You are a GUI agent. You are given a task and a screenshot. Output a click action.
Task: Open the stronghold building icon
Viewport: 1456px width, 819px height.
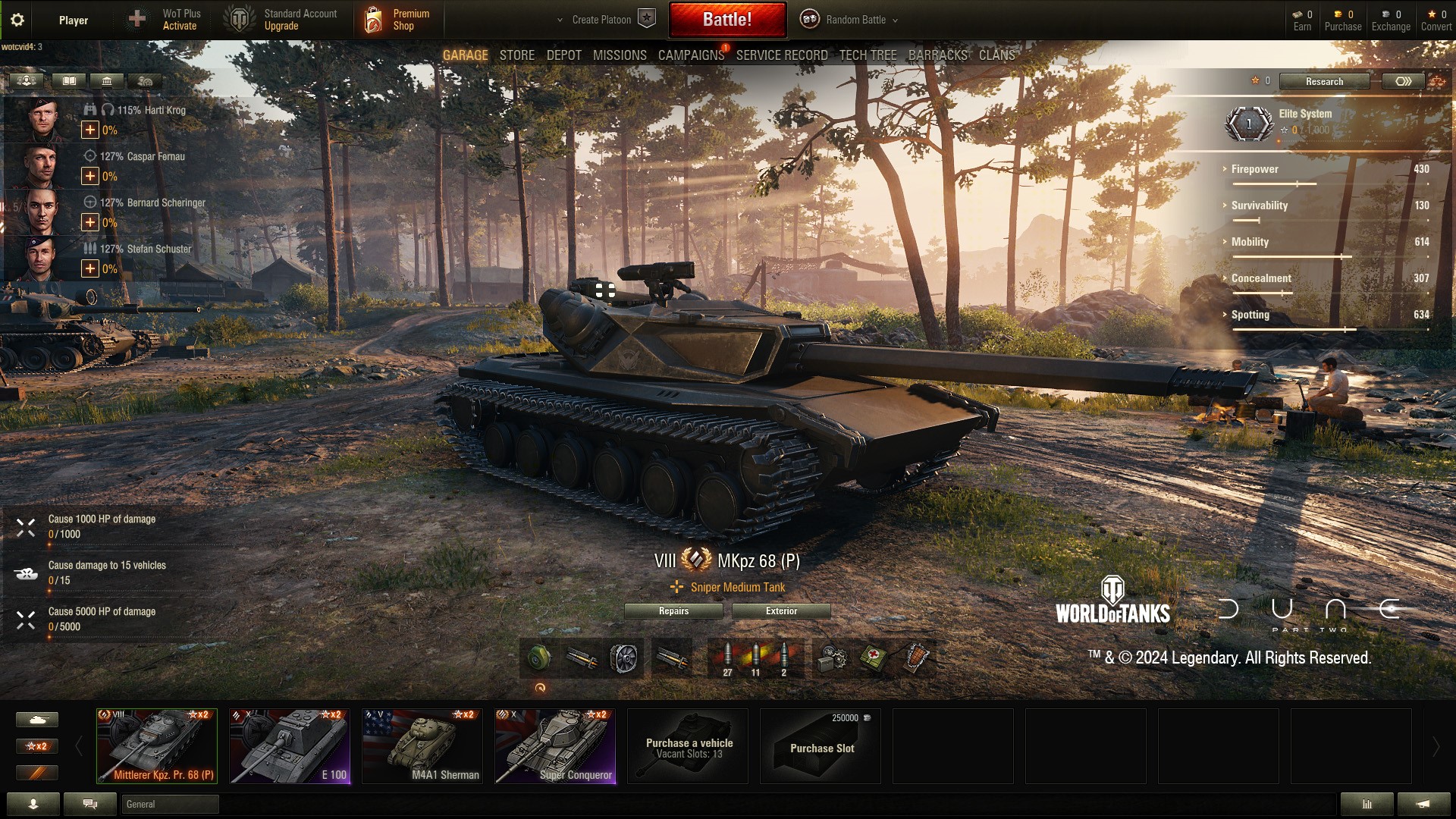[x=106, y=81]
